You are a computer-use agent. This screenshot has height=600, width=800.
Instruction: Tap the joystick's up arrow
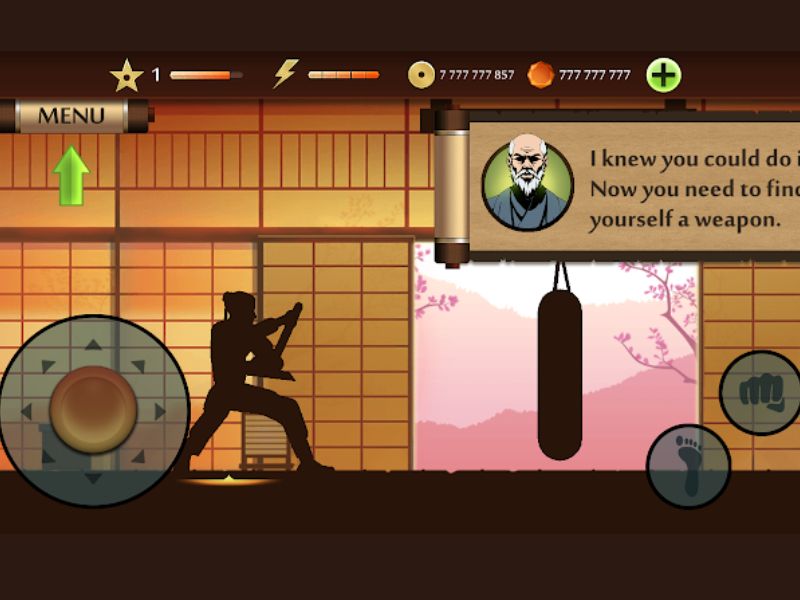93,345
